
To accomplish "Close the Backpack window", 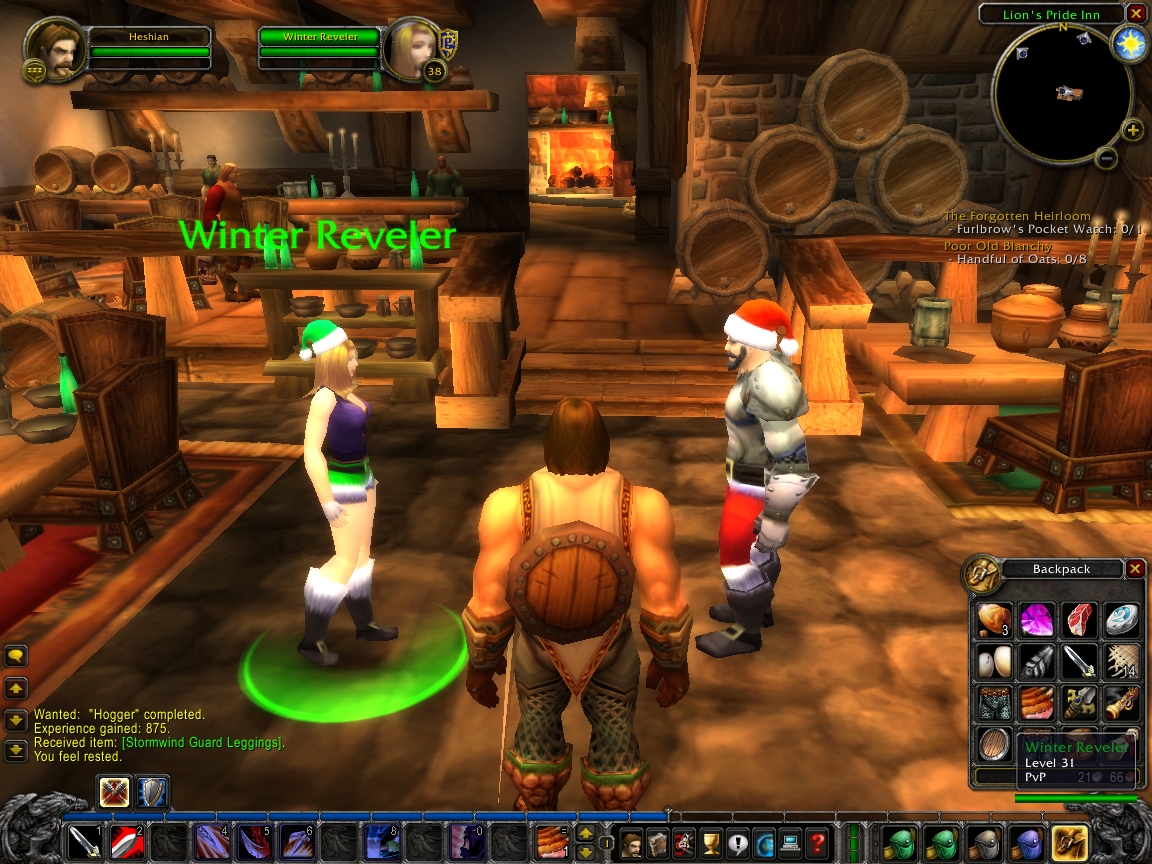I will click(1135, 569).
